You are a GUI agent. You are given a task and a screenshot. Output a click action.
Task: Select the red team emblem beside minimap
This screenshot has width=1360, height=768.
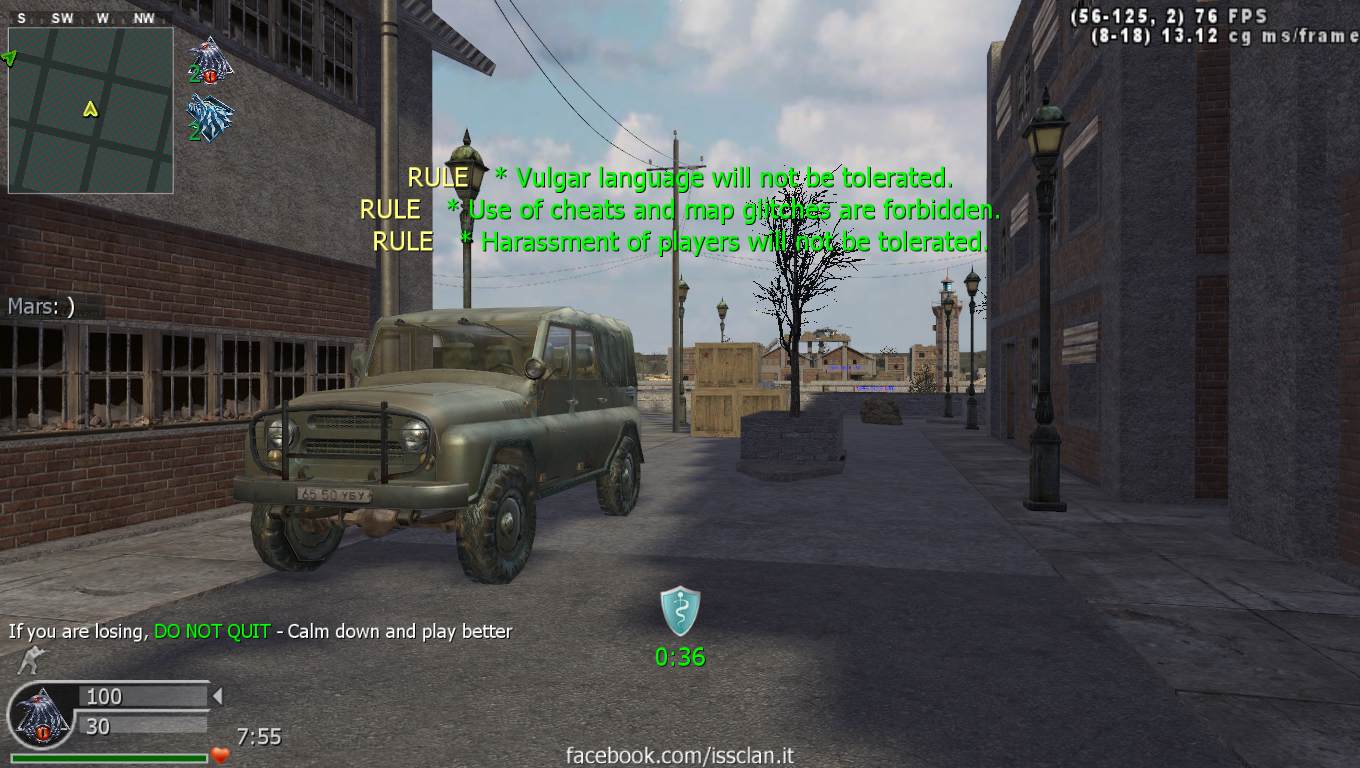[x=210, y=60]
